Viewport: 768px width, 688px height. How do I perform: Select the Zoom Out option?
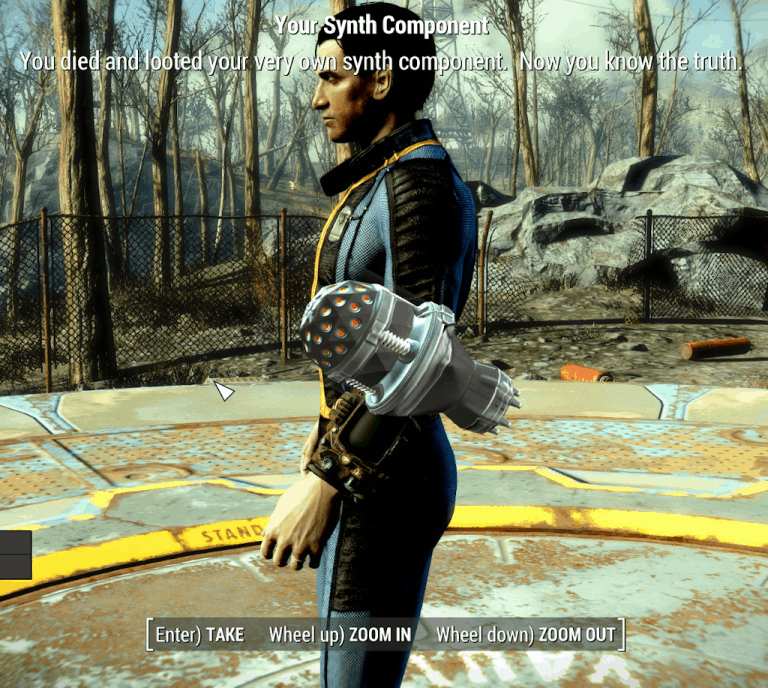526,635
